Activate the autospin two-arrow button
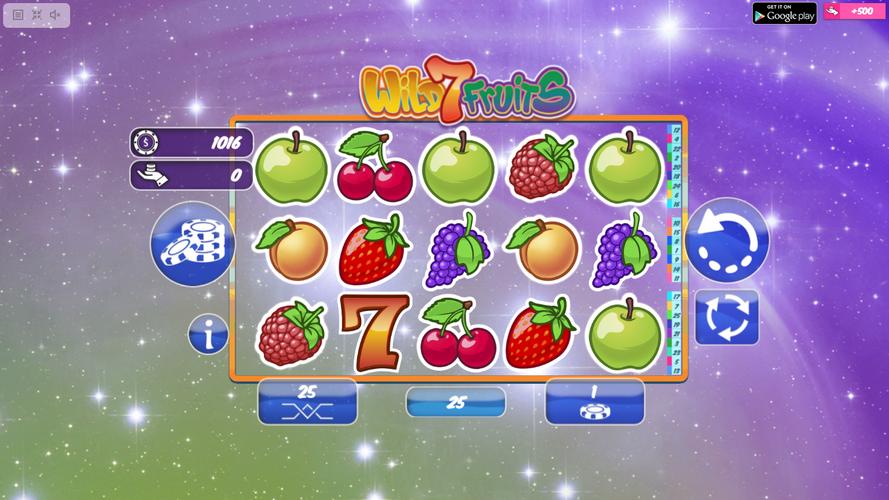Screen dimensions: 889x500 click(726, 317)
